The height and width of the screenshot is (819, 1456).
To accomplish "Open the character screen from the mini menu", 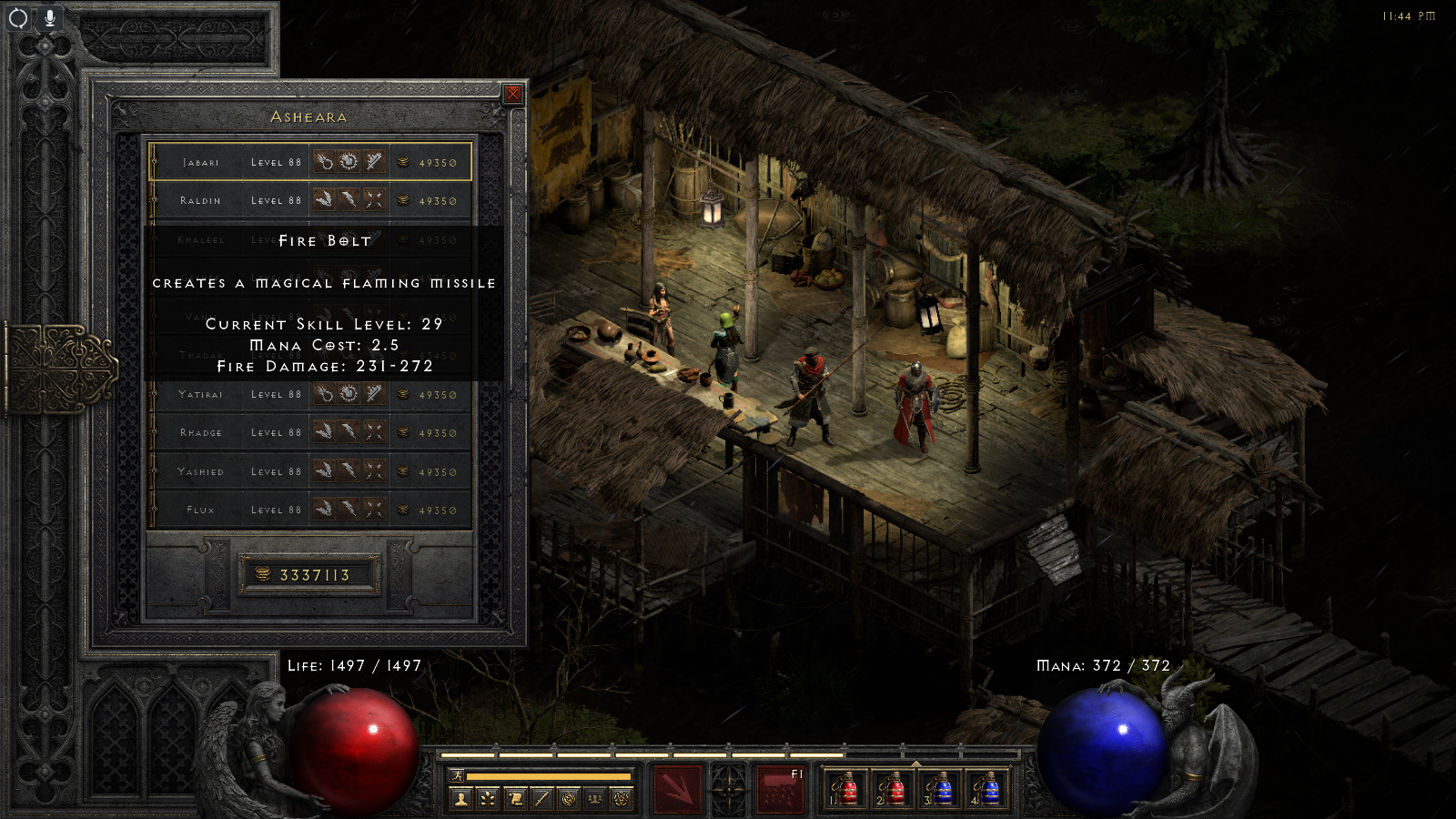I will click(x=461, y=799).
